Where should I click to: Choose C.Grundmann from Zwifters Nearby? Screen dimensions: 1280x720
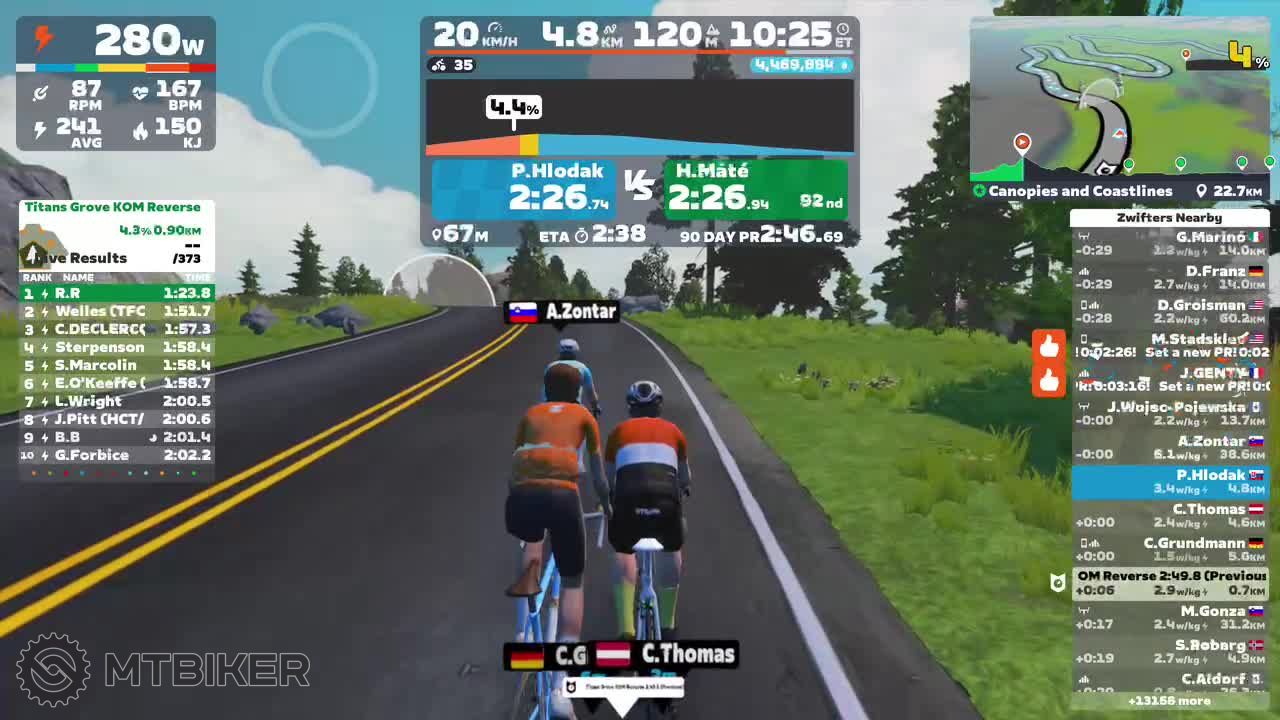[x=1170, y=550]
